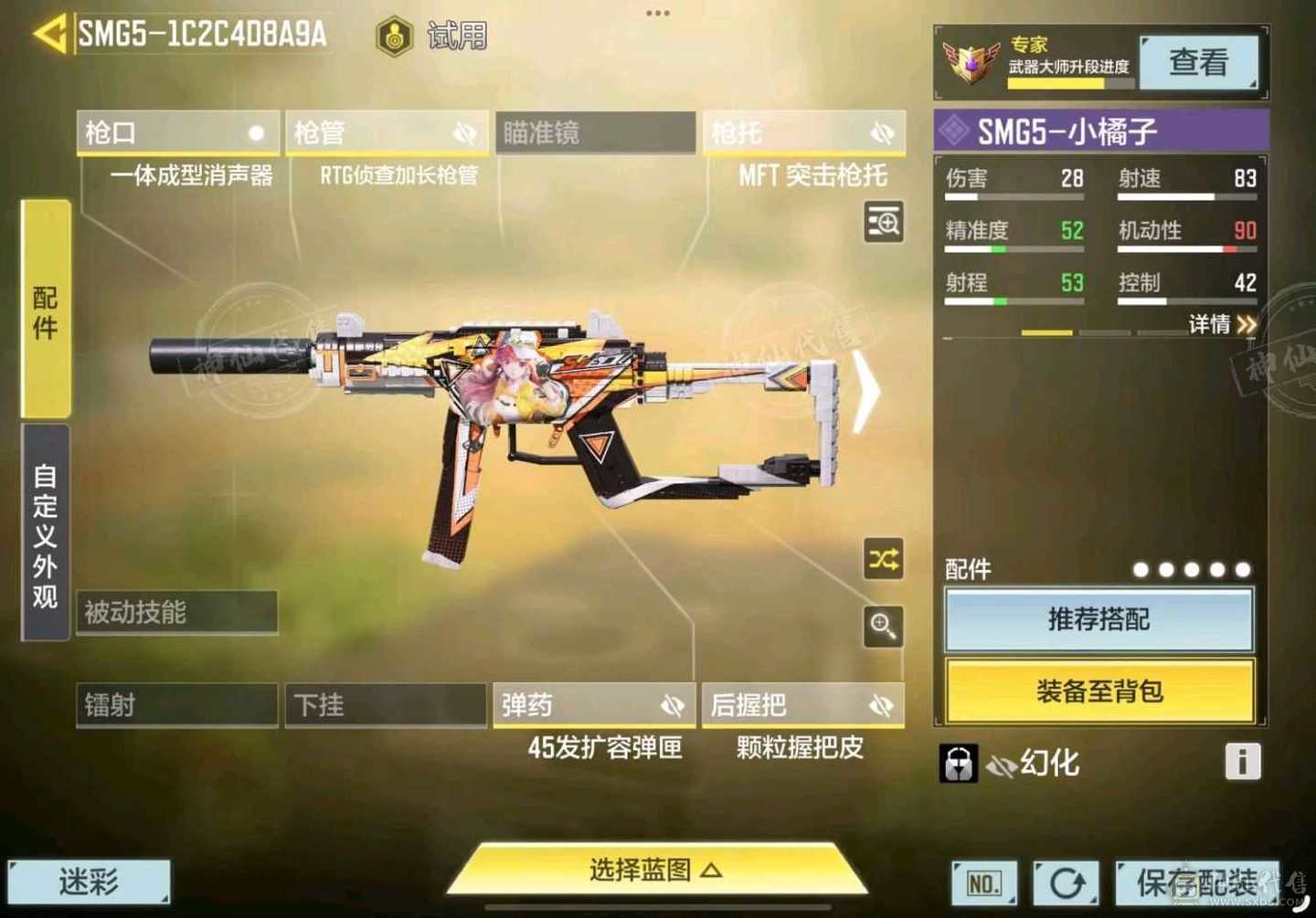Screen dimensions: 1316x918
Task: Click the small zoom-in magnifier icon
Action: pos(883,628)
